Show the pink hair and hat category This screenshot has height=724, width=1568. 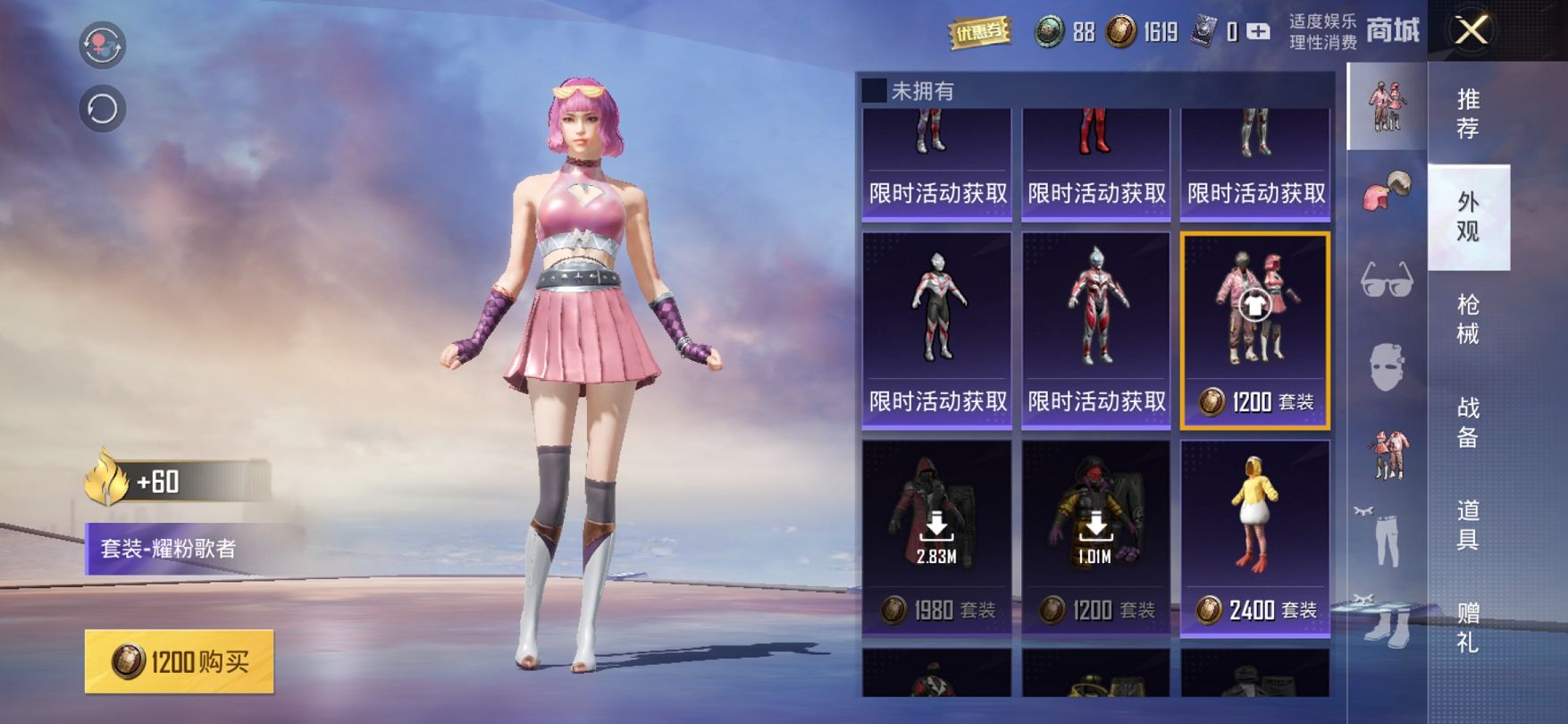coord(1386,190)
